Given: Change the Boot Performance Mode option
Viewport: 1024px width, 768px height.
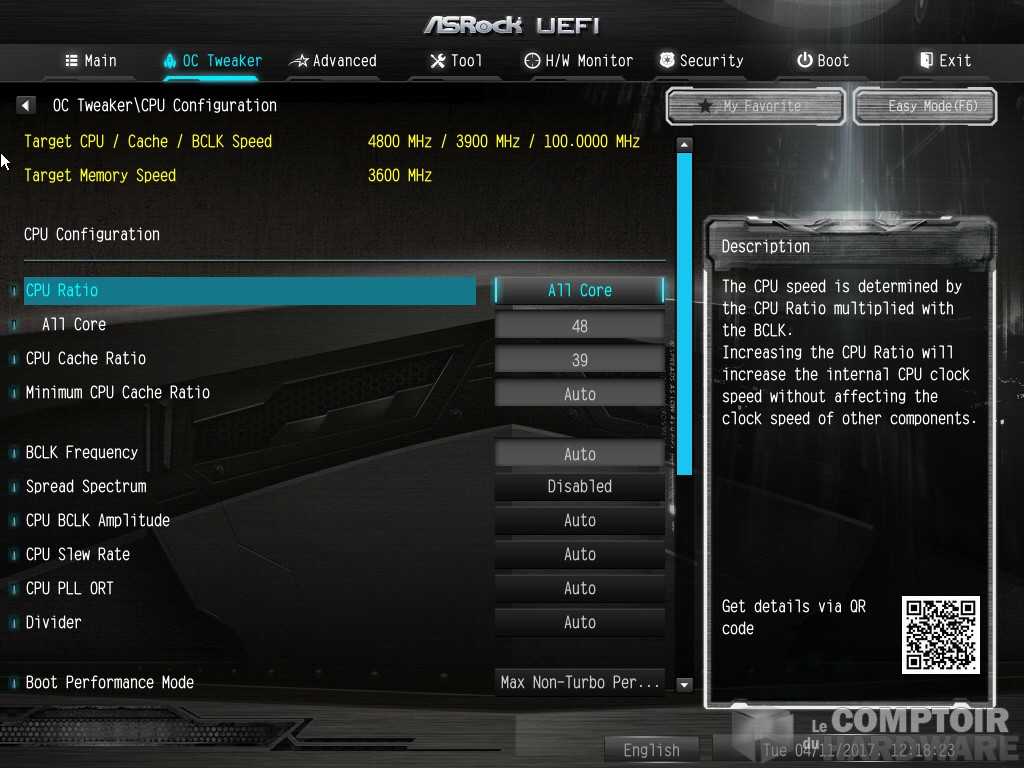Looking at the screenshot, I should tap(579, 682).
